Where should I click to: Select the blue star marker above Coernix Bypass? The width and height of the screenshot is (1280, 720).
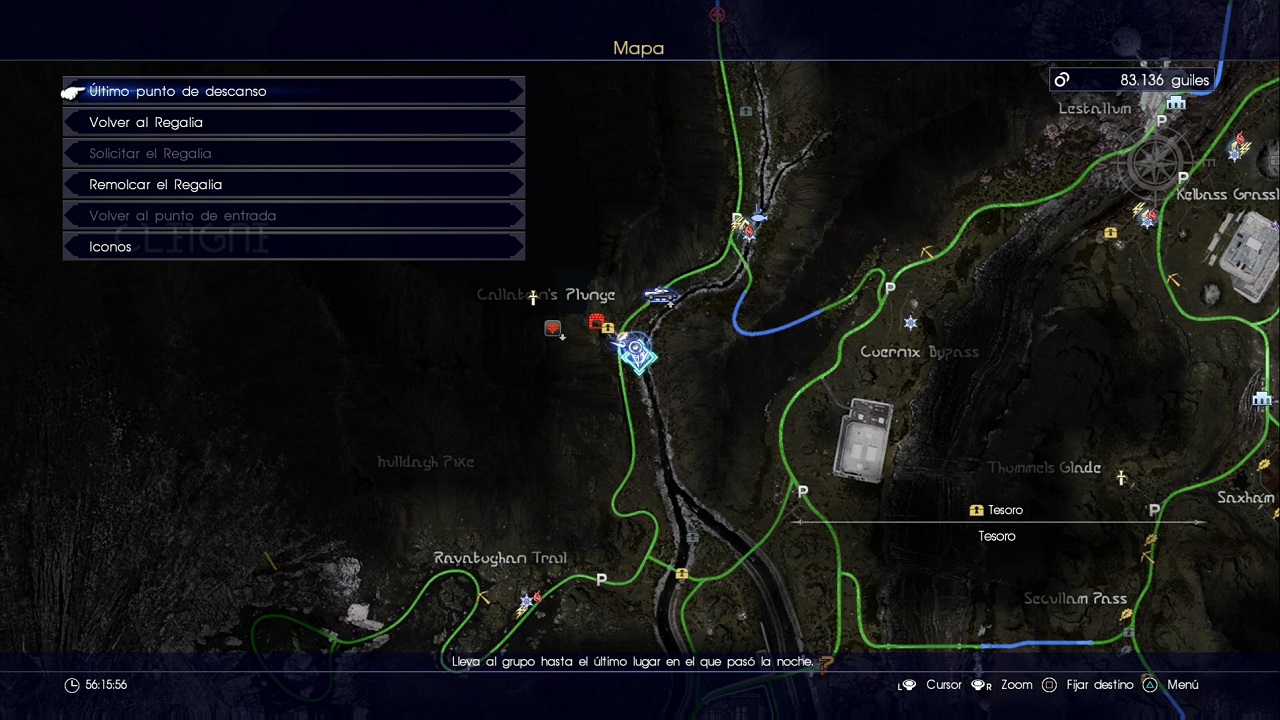[910, 323]
